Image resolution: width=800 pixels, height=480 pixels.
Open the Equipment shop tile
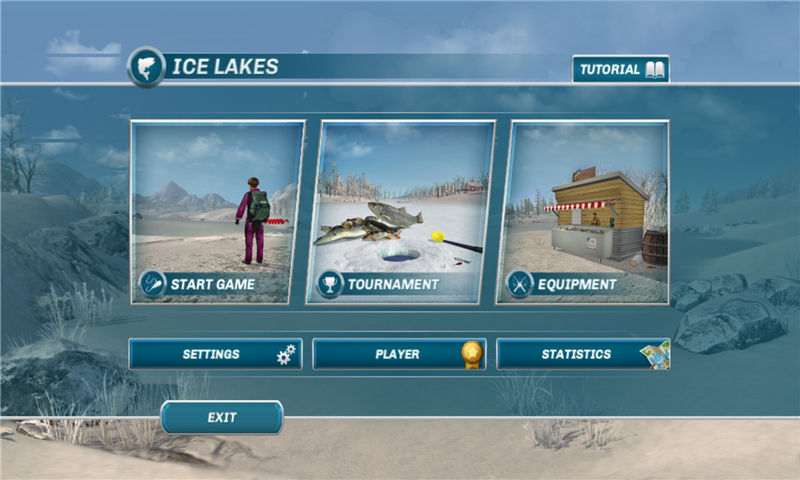(x=587, y=213)
